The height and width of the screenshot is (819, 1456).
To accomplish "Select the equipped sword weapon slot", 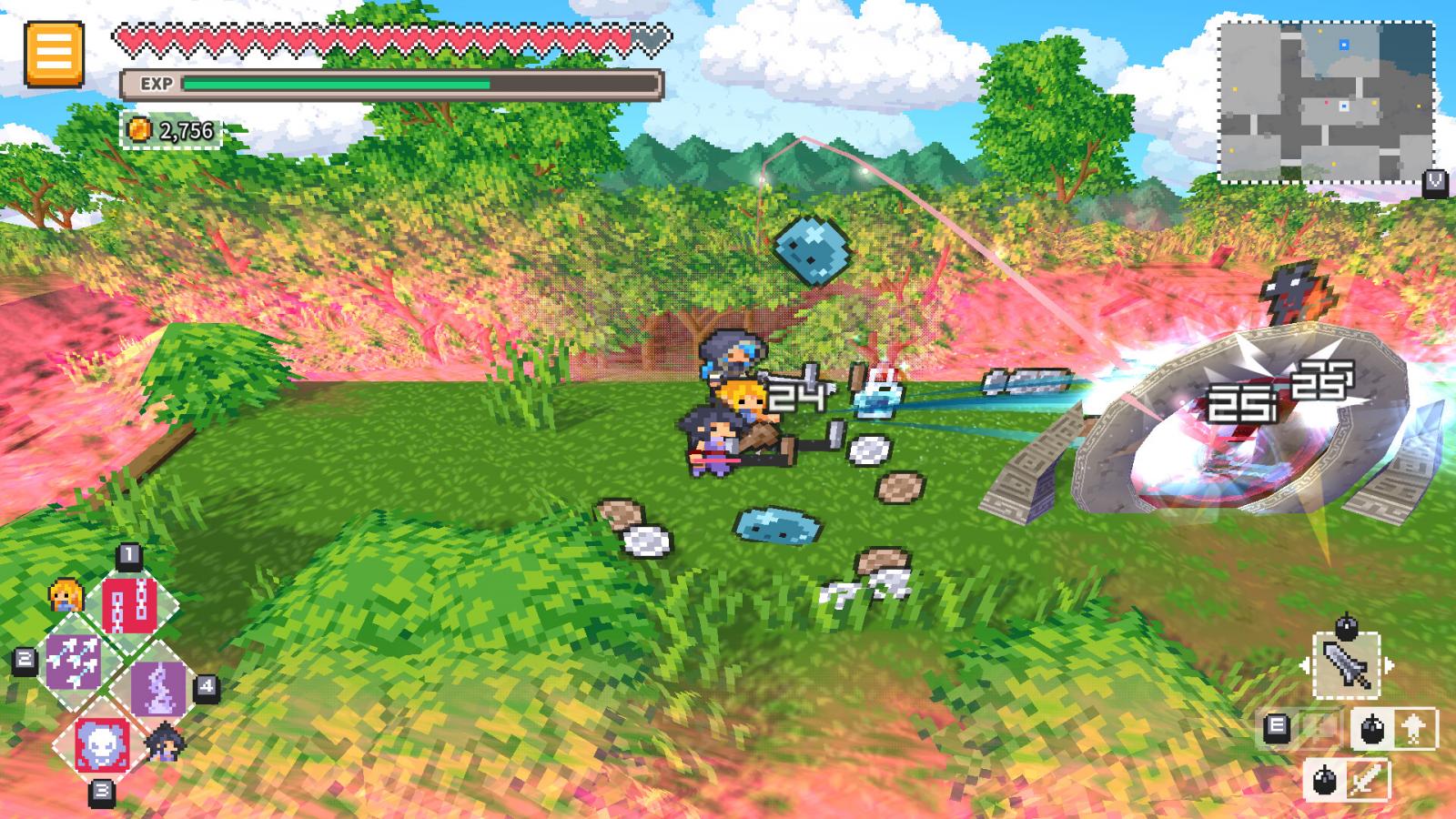I will pos(1347,666).
